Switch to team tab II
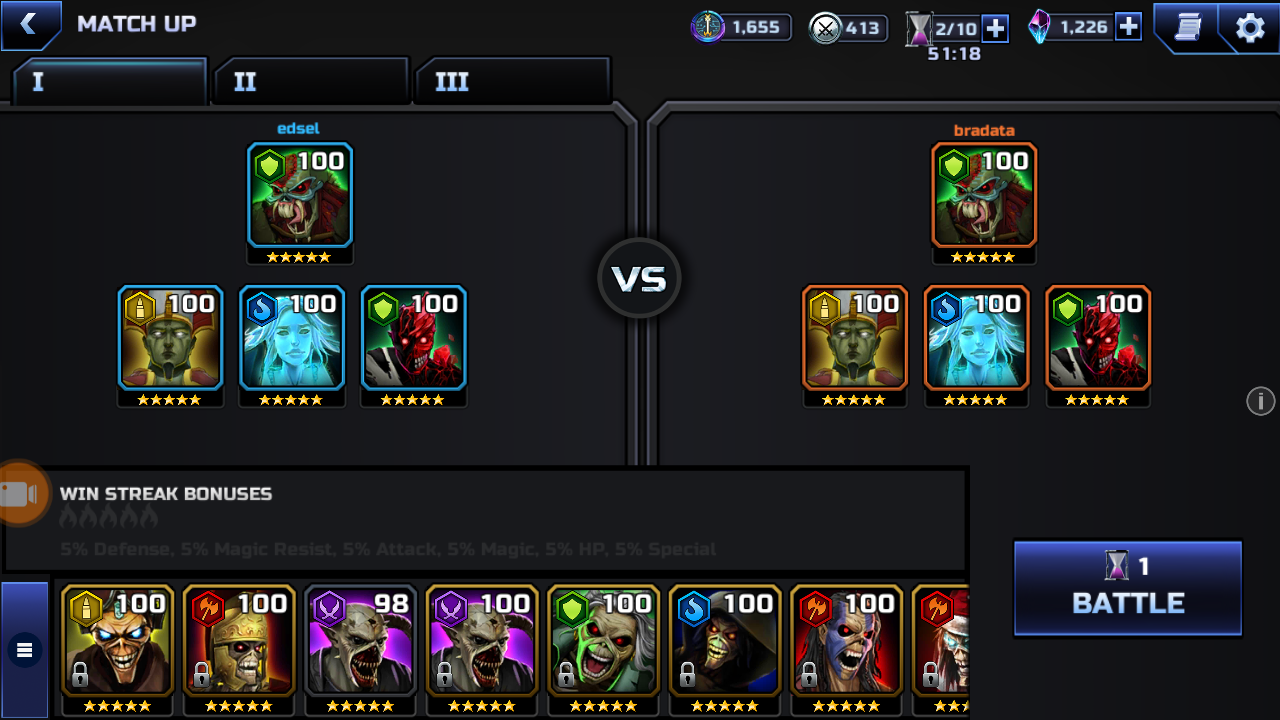1280x720 pixels. [x=310, y=81]
